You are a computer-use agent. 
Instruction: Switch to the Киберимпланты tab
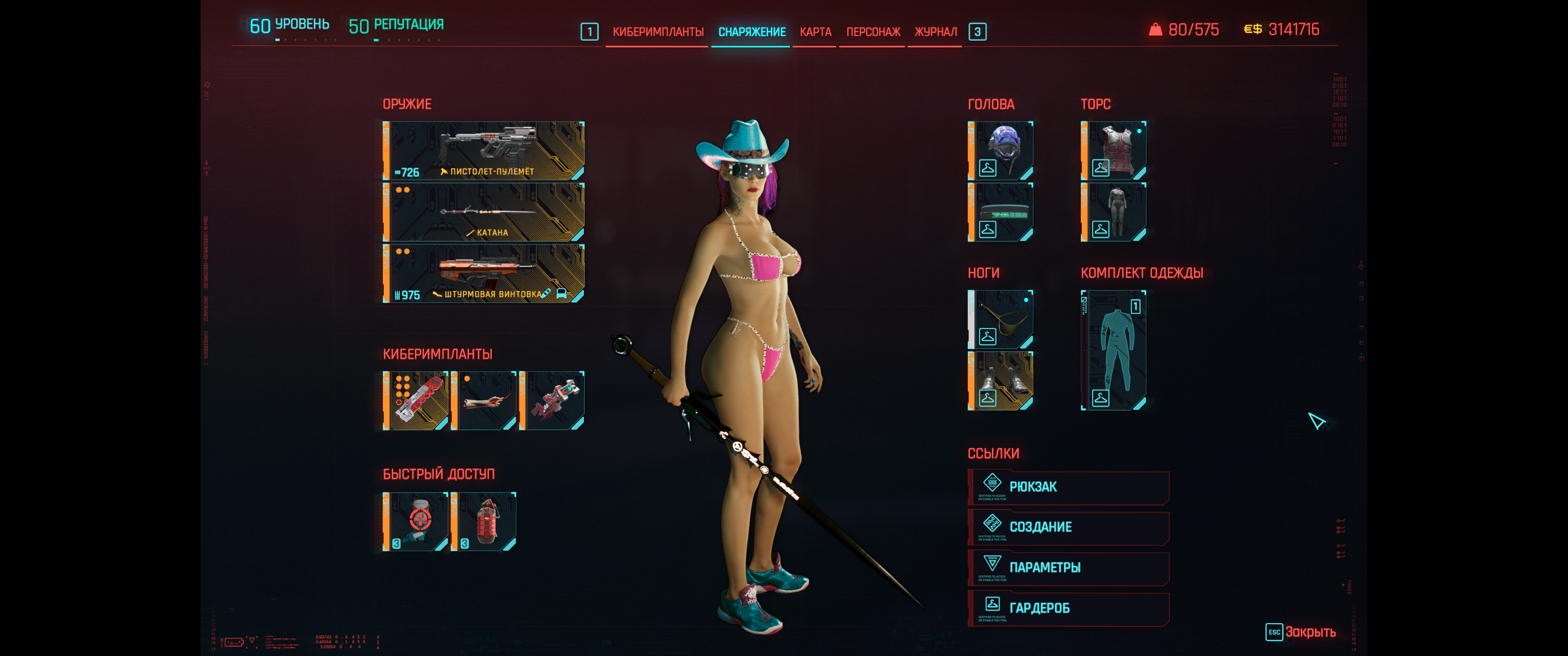(657, 31)
